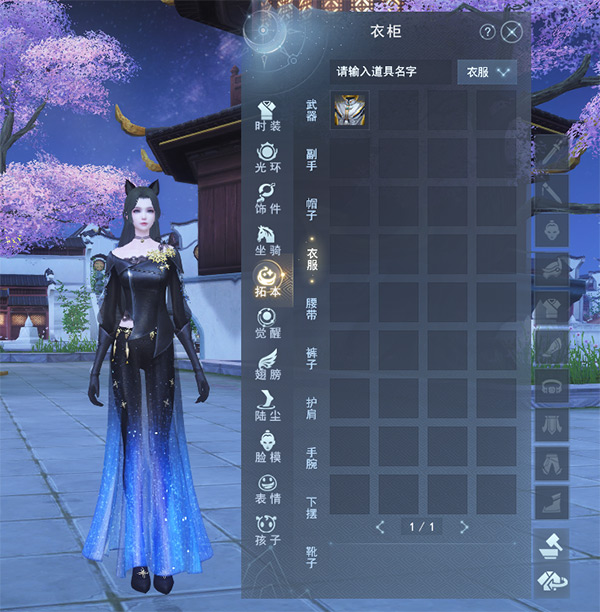Open the wardrobe help question mark
Screen dimensions: 600x612
488,32
